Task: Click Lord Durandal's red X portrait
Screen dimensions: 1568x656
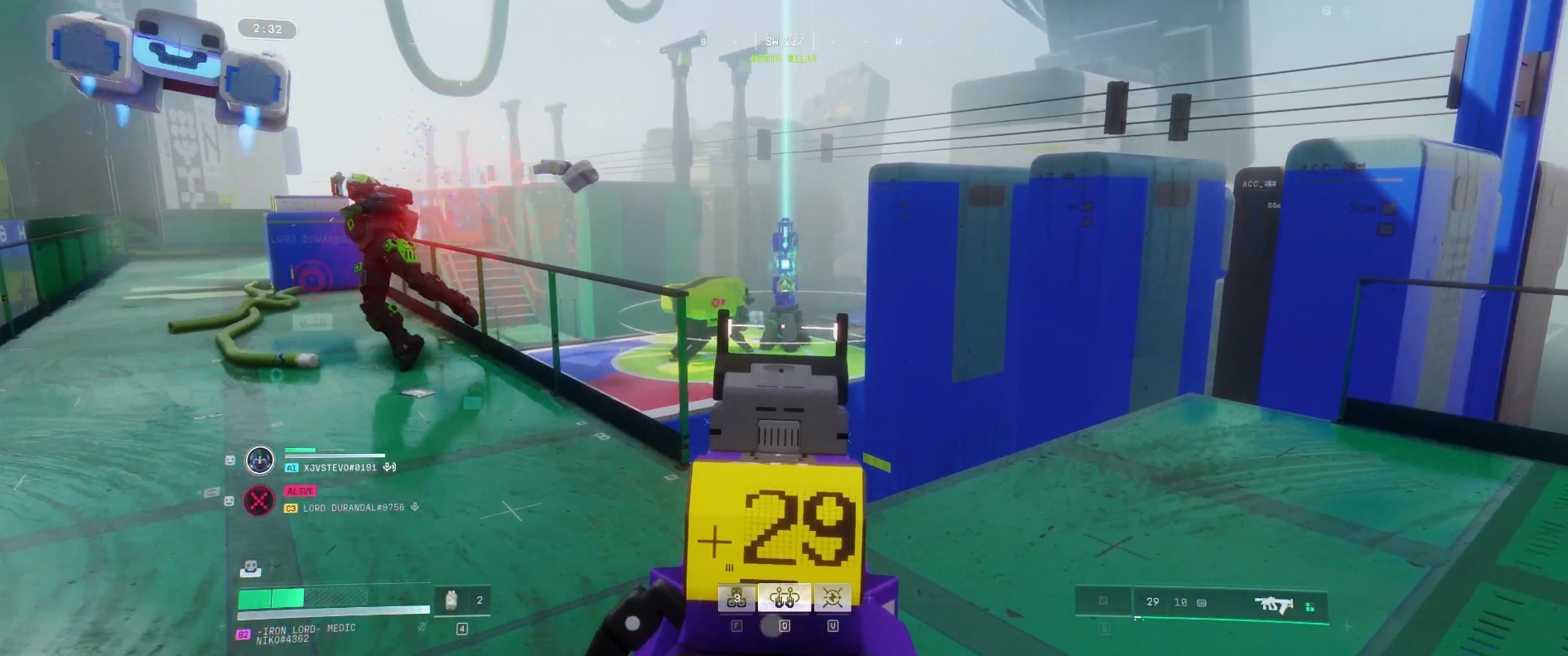Action: (260, 500)
